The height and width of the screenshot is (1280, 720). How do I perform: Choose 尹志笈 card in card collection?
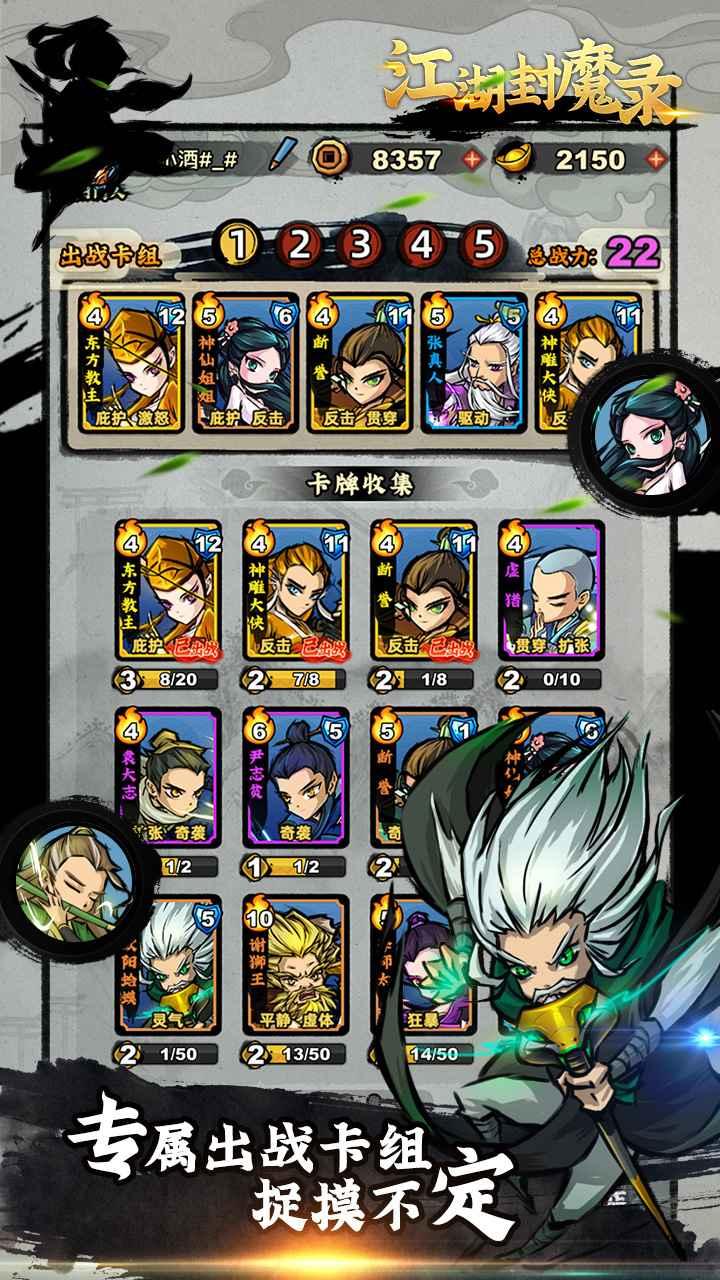[296, 778]
